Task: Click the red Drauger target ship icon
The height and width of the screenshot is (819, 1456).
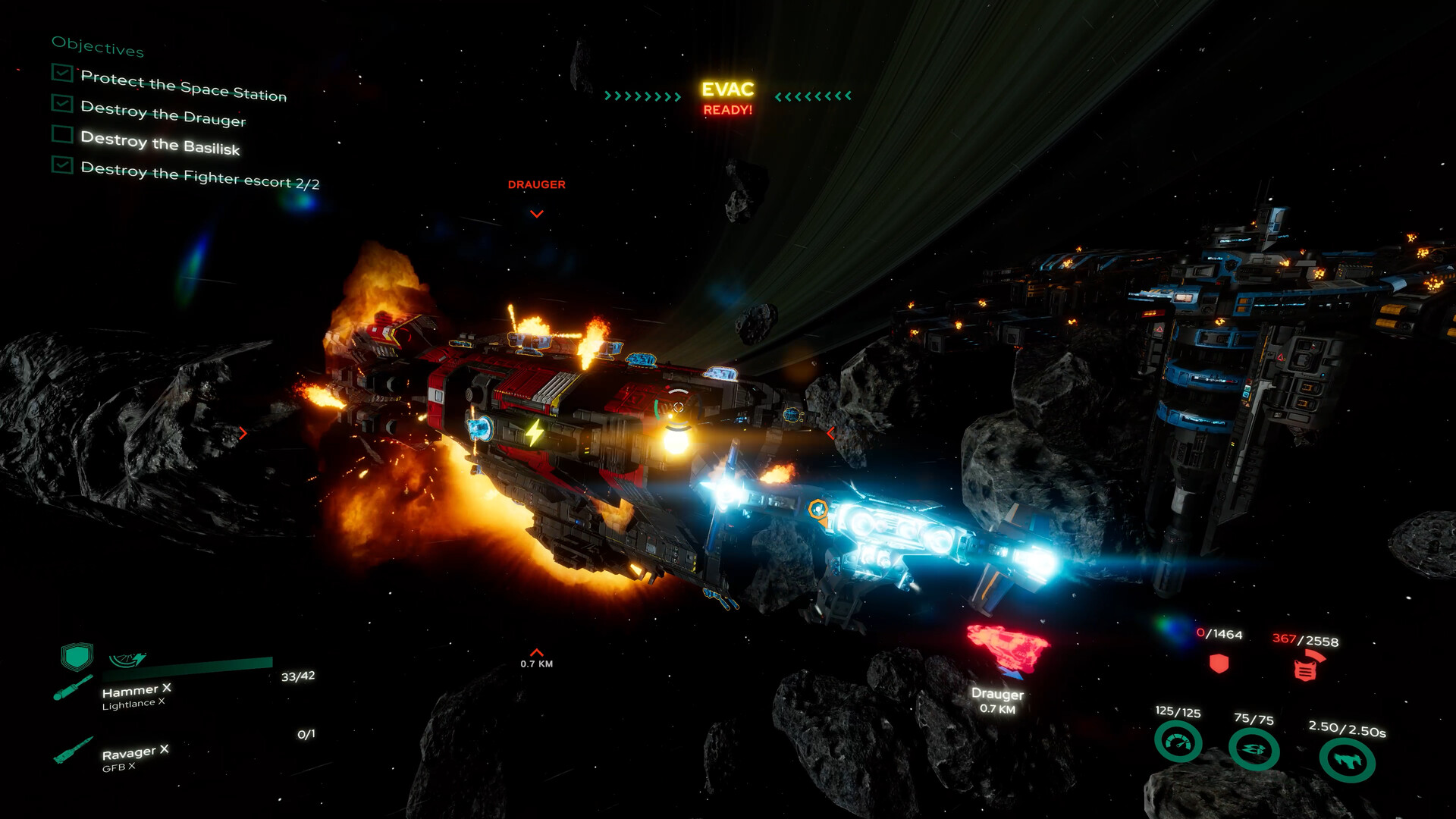Action: (1007, 648)
